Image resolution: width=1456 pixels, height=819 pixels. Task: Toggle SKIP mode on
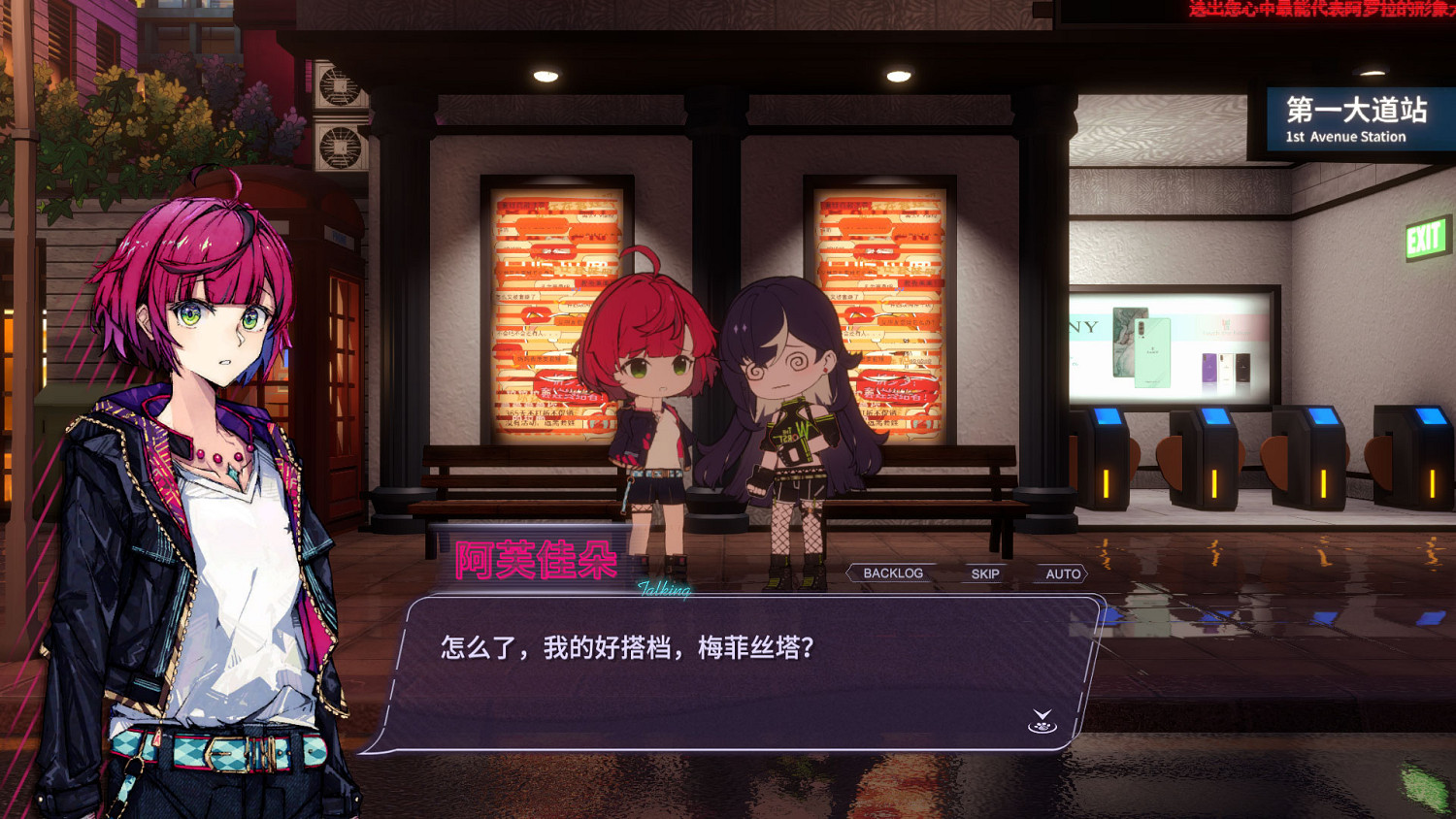click(x=984, y=574)
